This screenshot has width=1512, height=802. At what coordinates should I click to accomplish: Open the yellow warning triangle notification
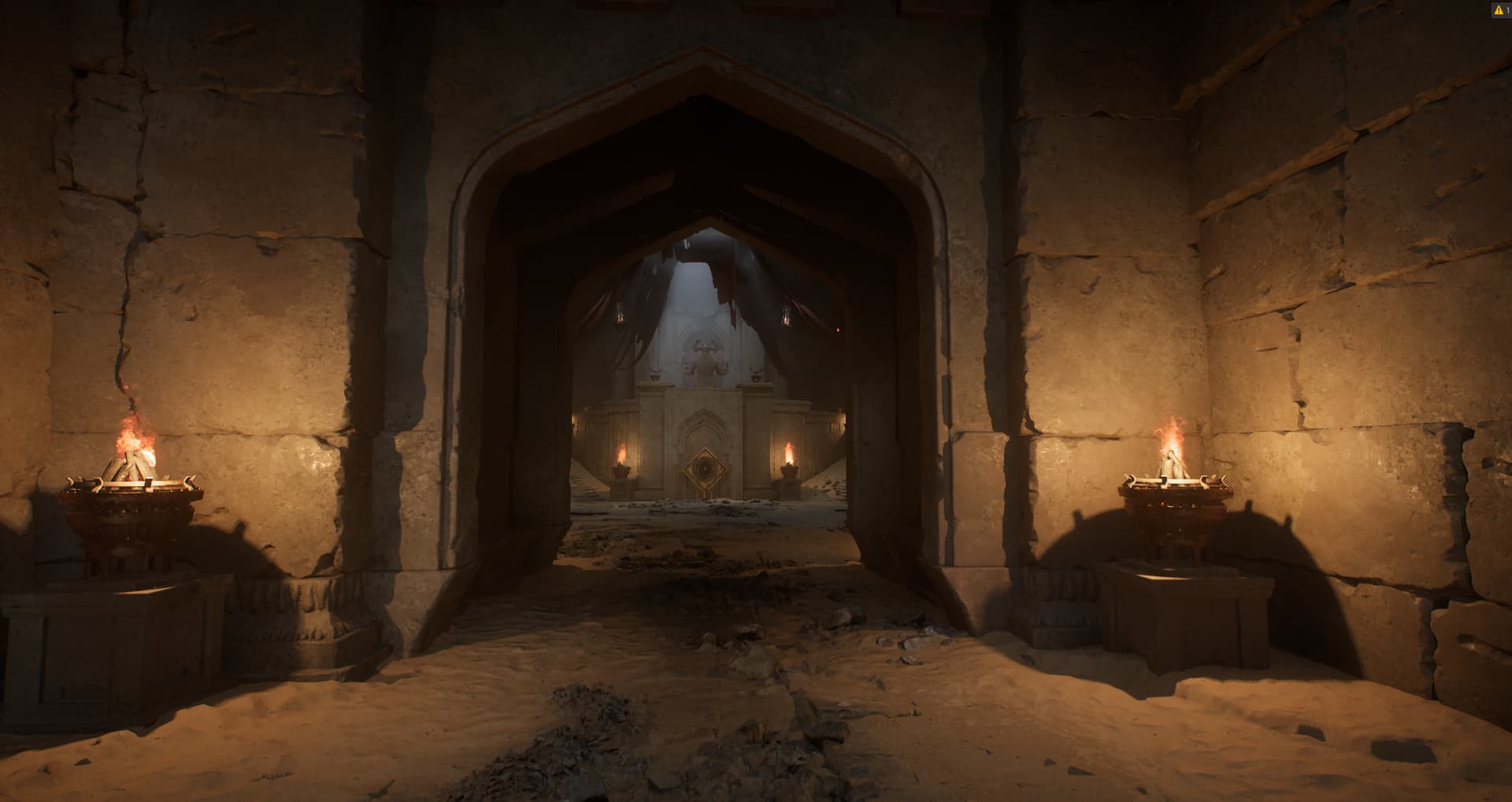pyautogui.click(x=1497, y=10)
